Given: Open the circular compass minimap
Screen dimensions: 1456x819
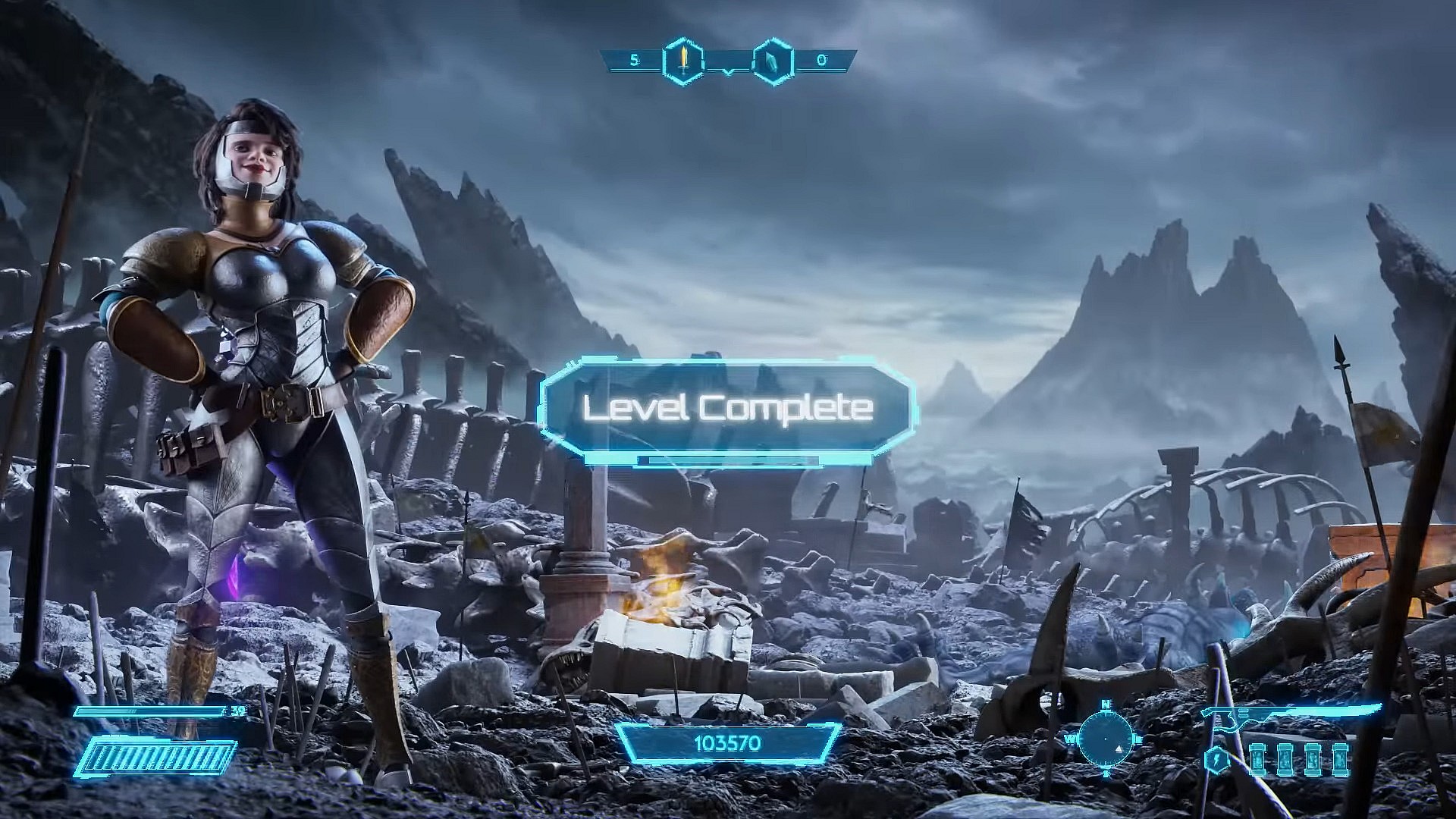Looking at the screenshot, I should click(1106, 738).
